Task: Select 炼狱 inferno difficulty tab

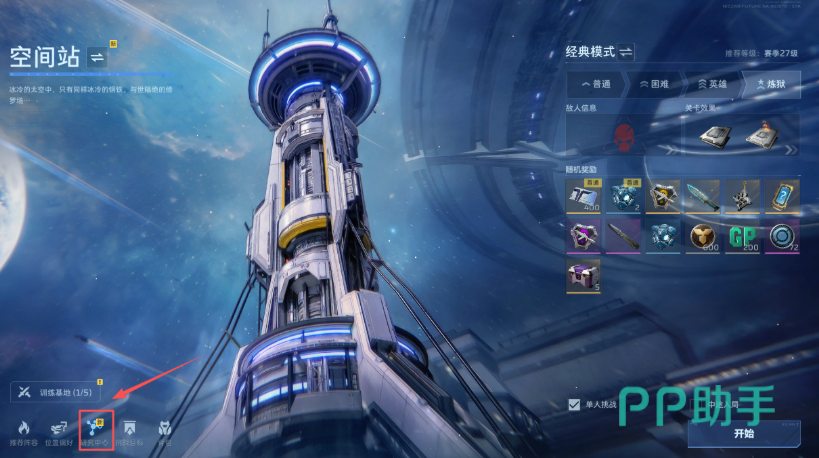Action: [x=770, y=84]
